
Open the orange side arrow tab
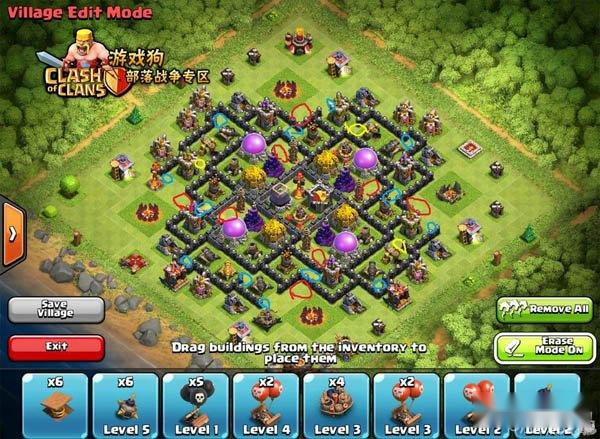[12, 234]
